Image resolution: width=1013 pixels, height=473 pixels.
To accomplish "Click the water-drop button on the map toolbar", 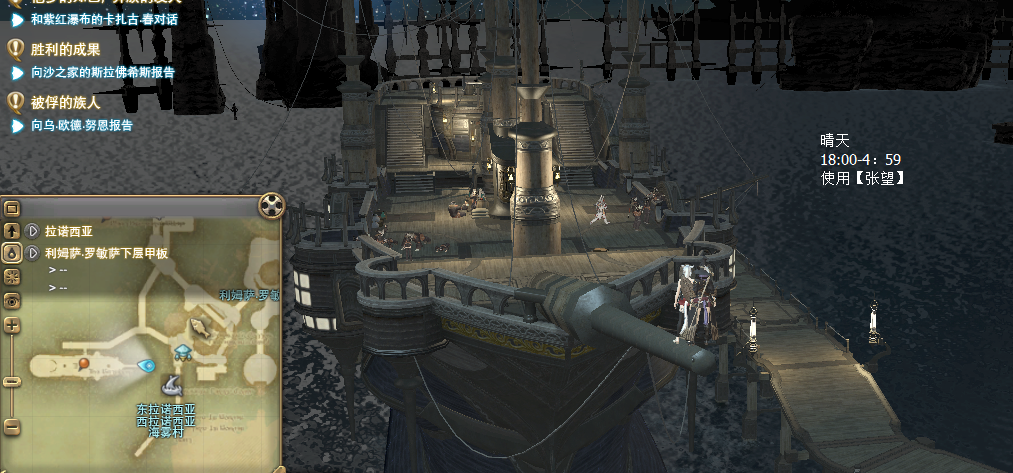I will (12, 253).
